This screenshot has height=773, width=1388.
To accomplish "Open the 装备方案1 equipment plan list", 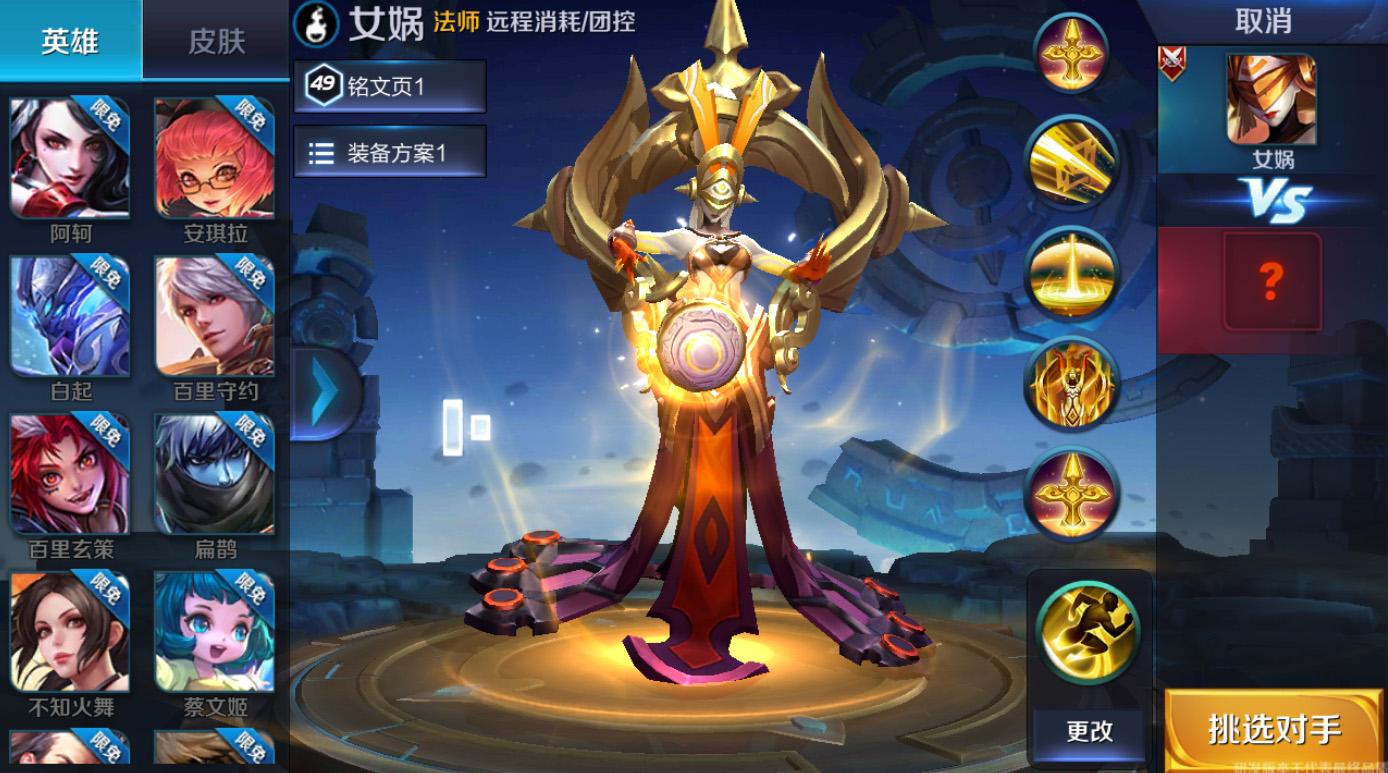I will click(x=388, y=150).
